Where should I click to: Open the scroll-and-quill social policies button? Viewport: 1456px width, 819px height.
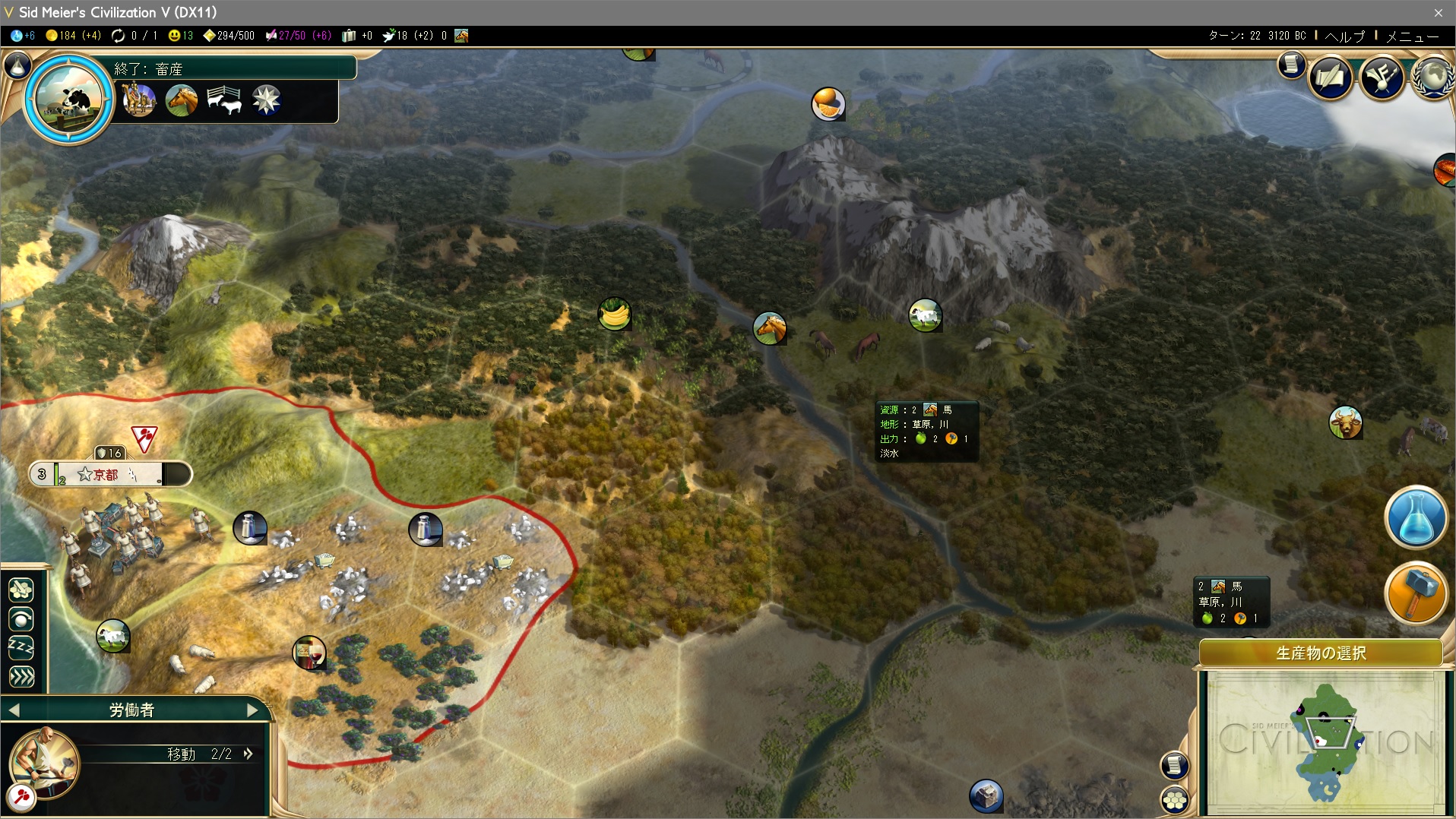[1330, 77]
